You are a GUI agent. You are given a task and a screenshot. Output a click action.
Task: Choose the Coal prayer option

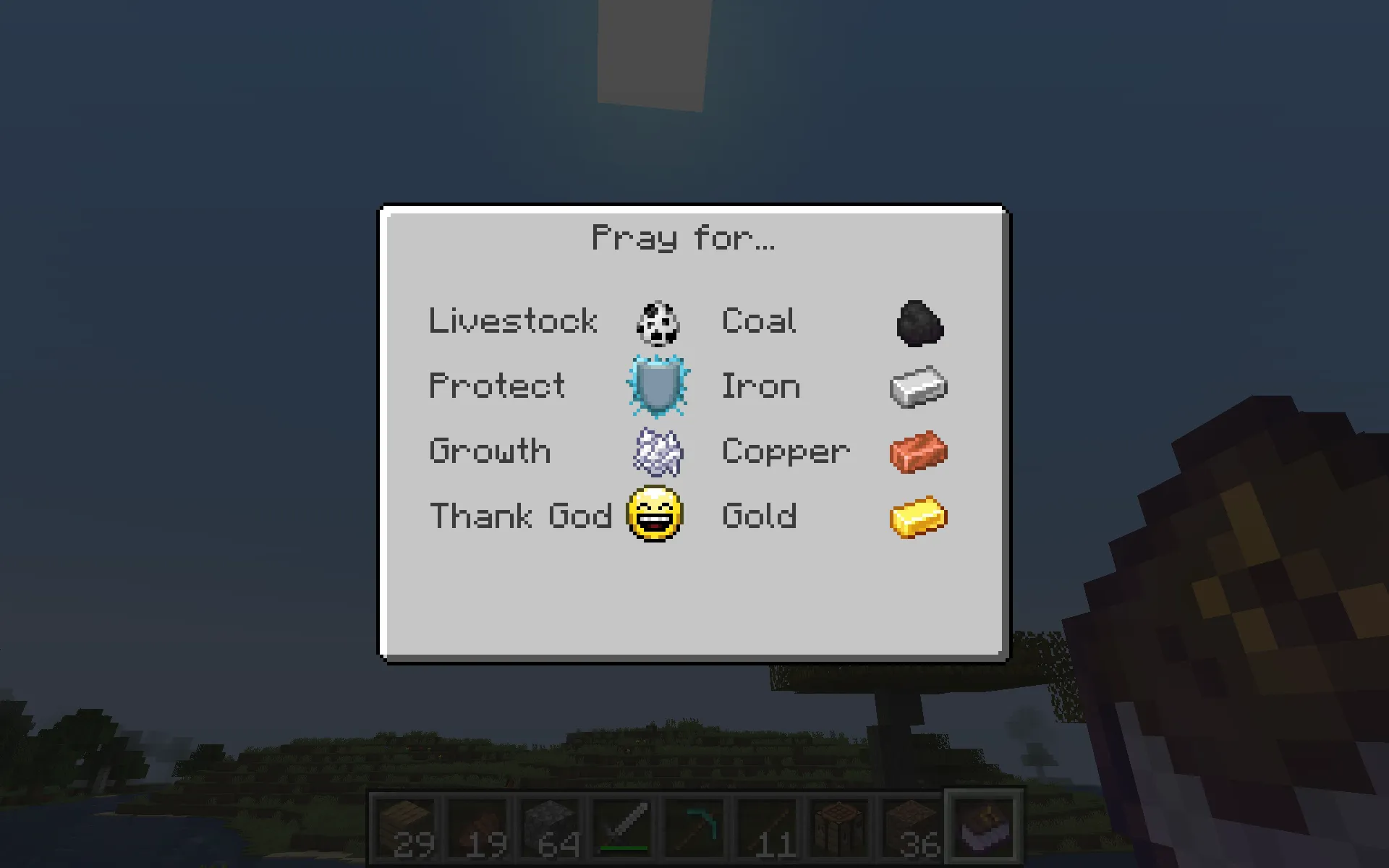tap(759, 320)
